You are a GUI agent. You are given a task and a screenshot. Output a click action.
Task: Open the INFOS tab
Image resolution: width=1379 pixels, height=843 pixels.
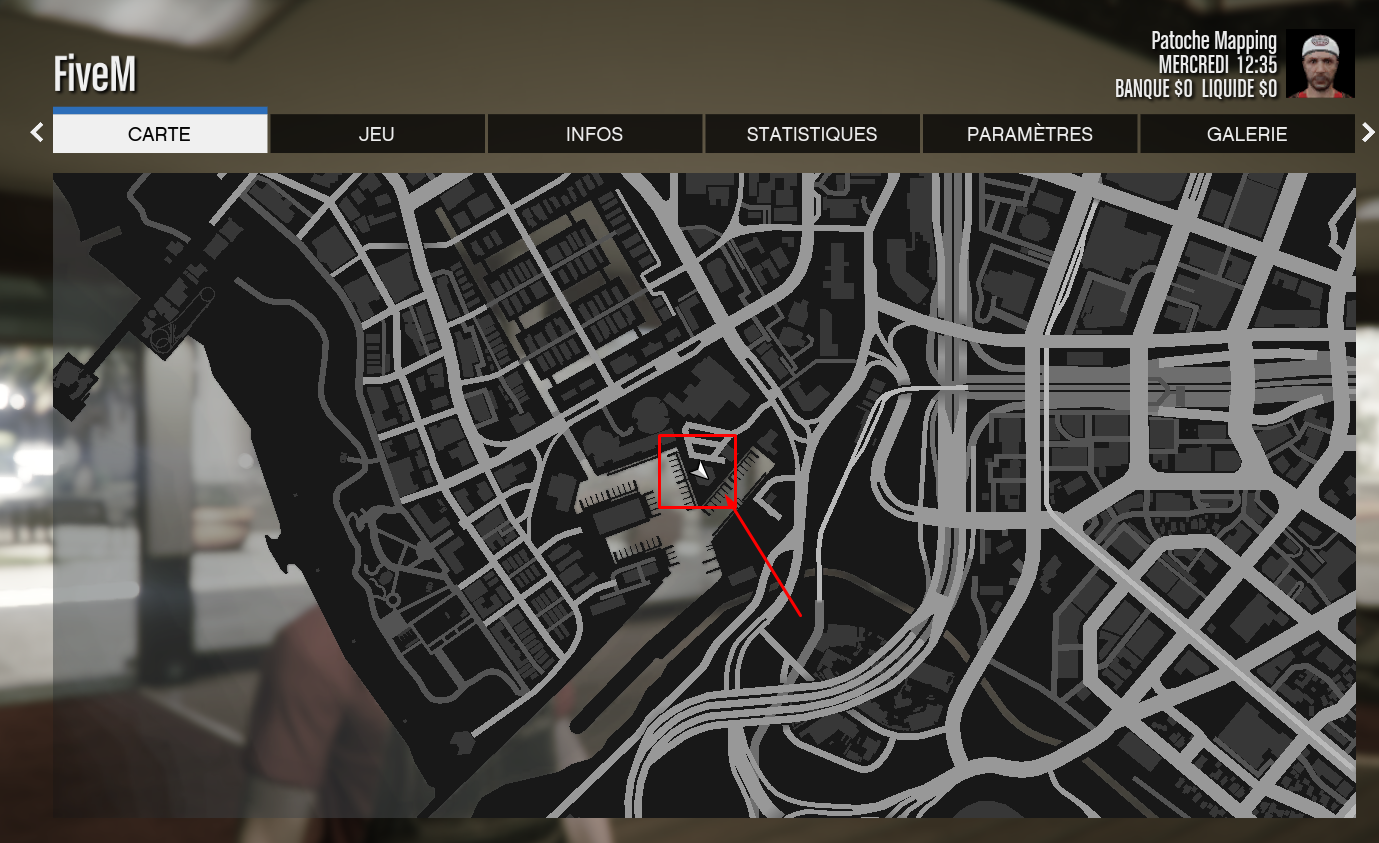(594, 134)
